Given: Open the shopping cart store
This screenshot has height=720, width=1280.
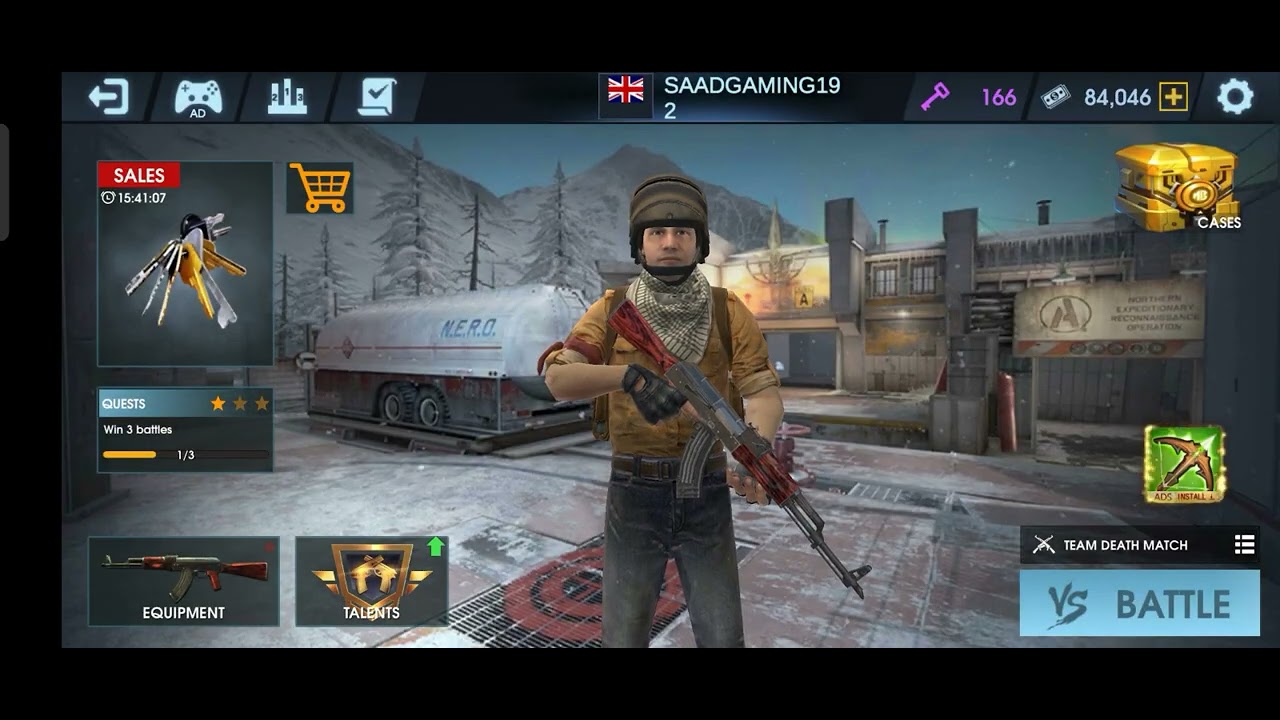Looking at the screenshot, I should pos(320,188).
